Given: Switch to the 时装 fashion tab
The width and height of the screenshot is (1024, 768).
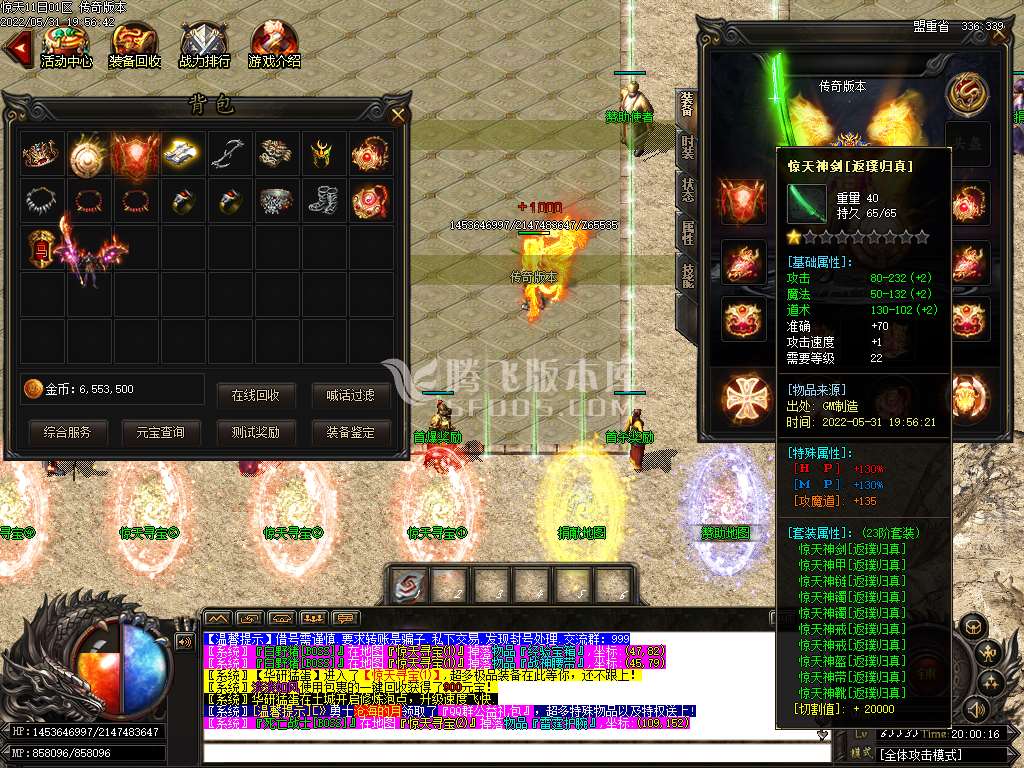Looking at the screenshot, I should (687, 146).
